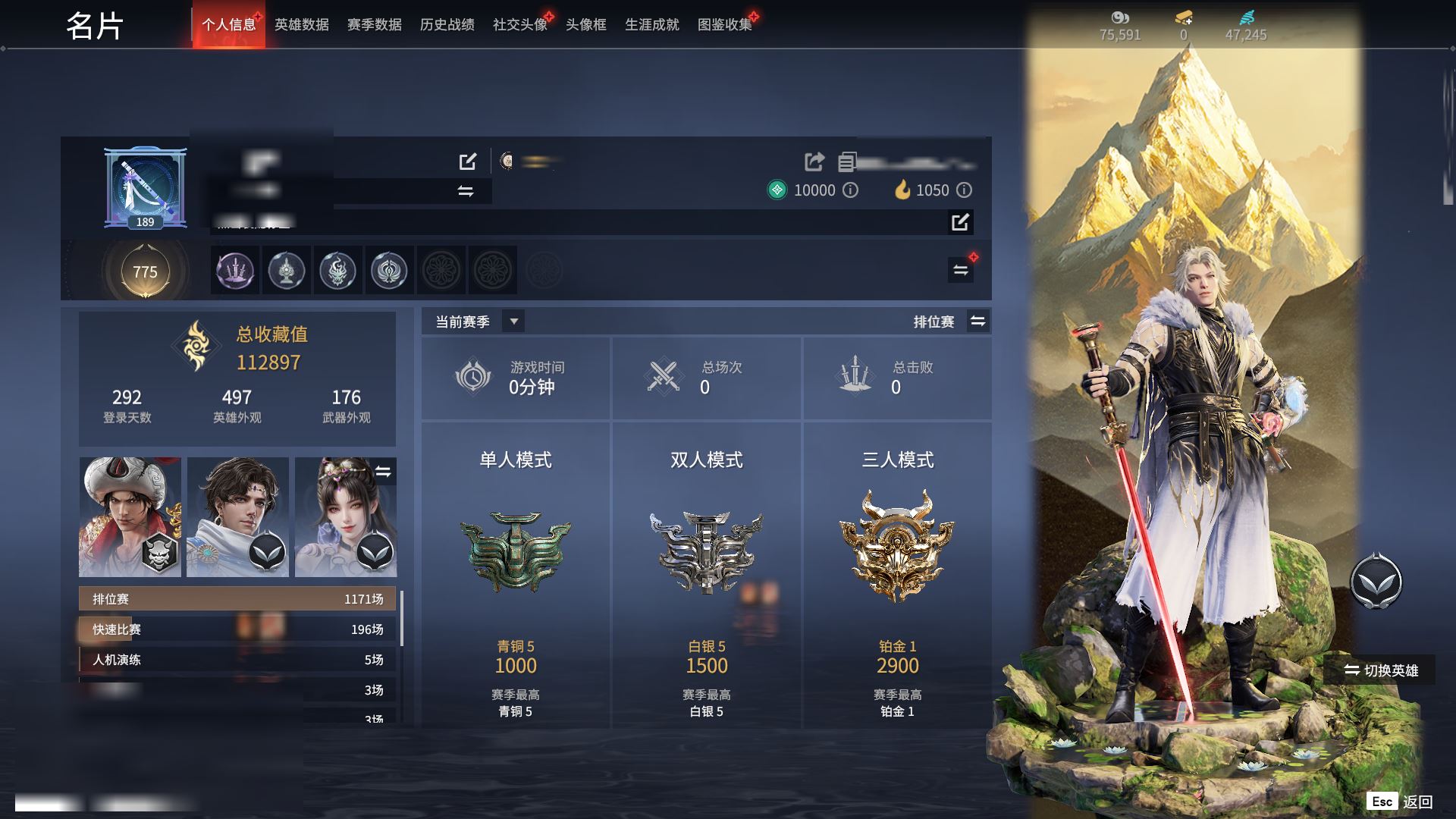Click the info icon beside 10000
The image size is (1456, 819).
tap(851, 190)
